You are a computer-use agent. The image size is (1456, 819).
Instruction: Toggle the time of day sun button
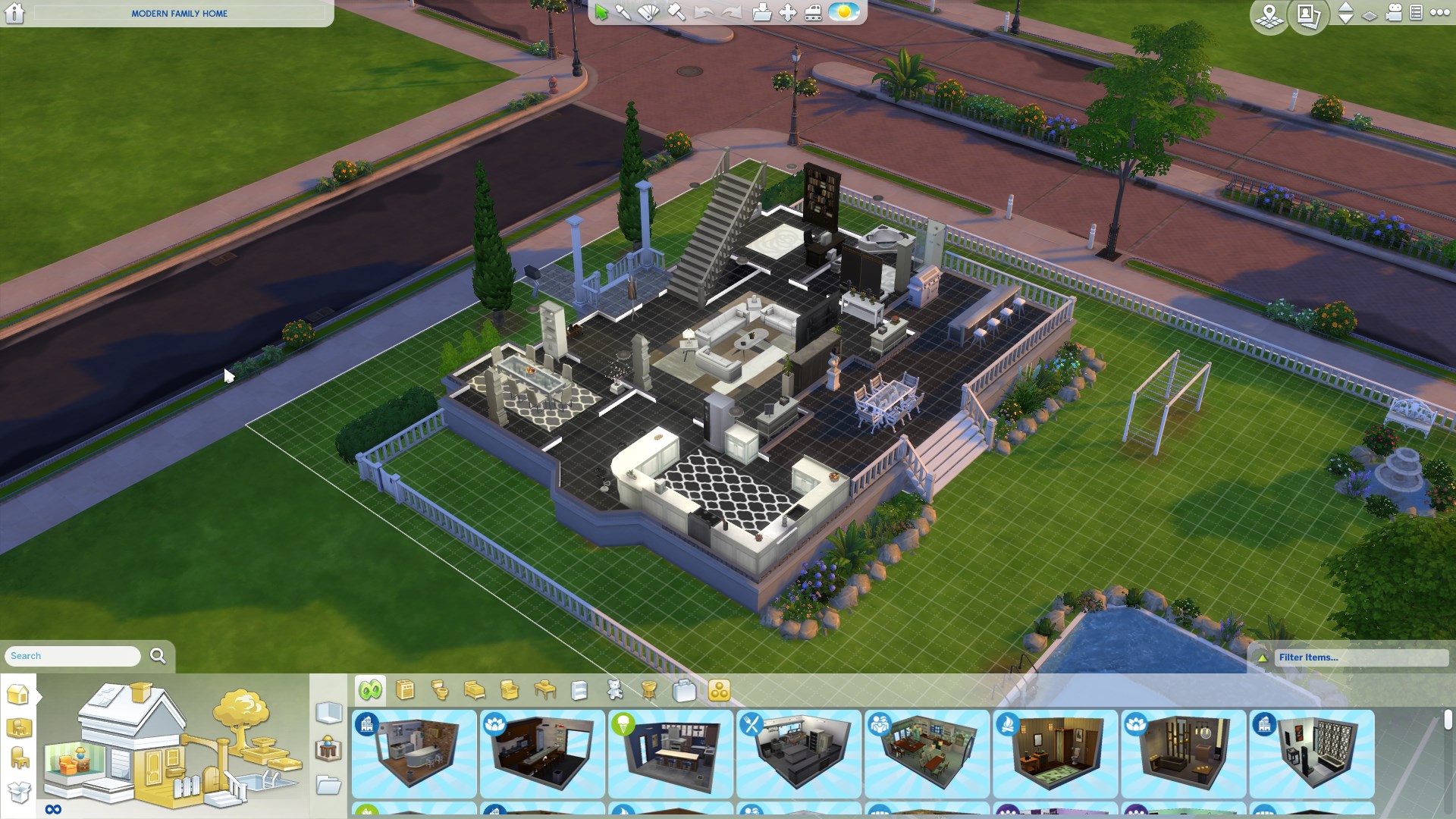click(x=843, y=13)
